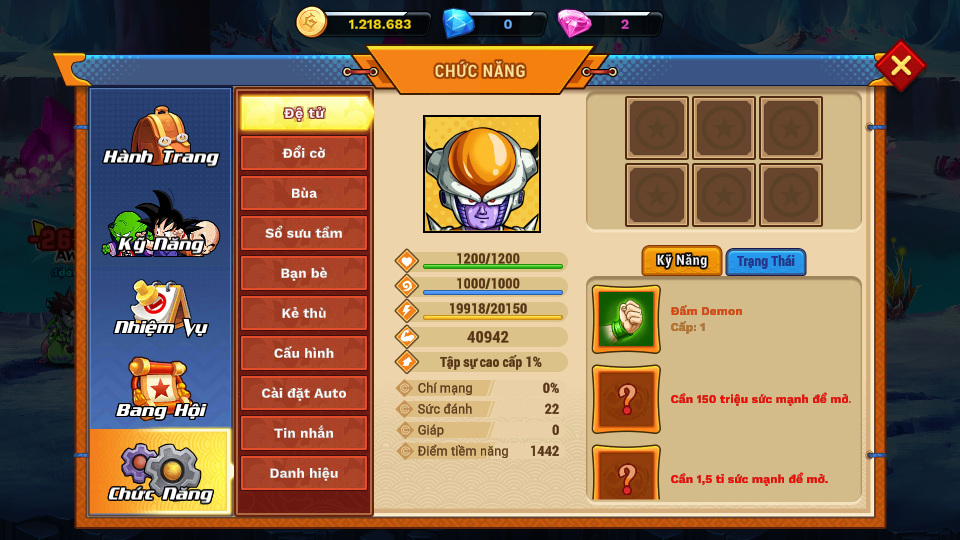Go to Cấu hình settings
Viewport: 960px width, 540px height.
point(304,353)
